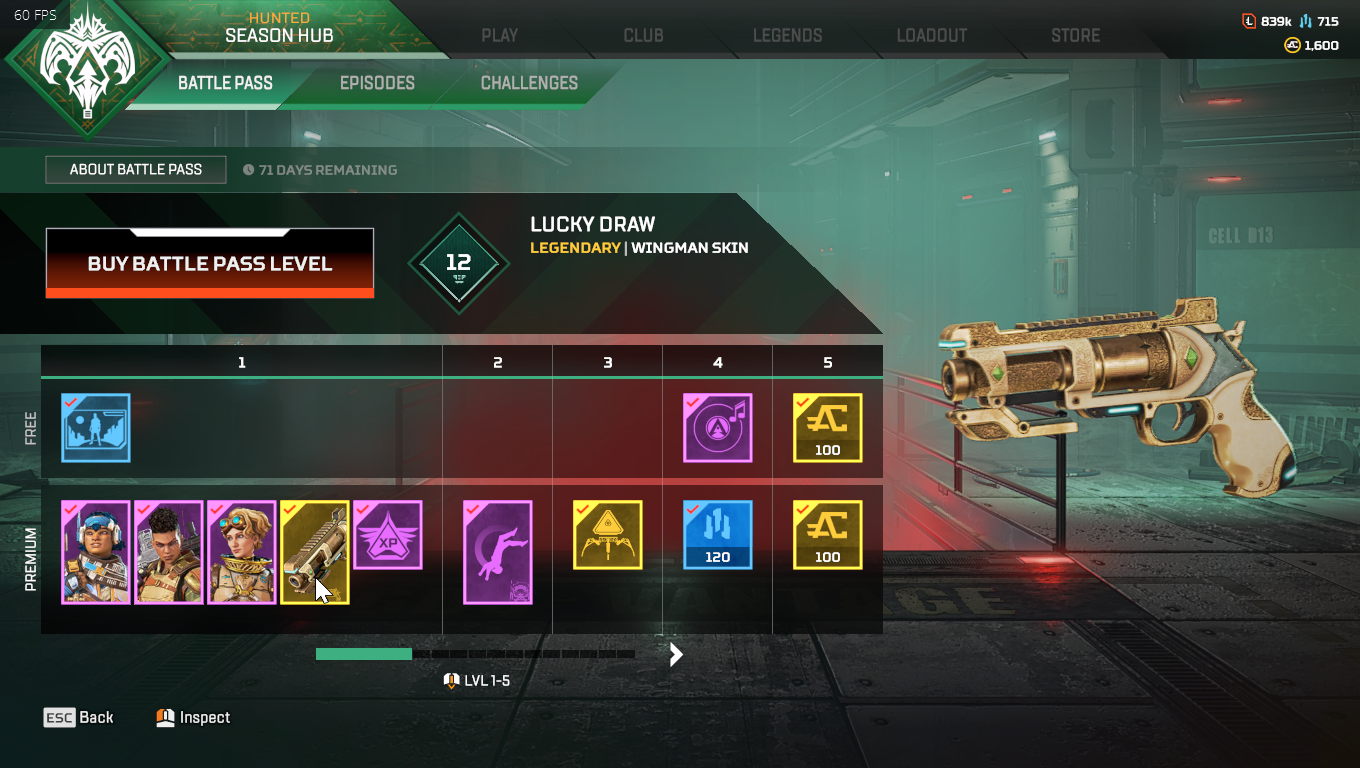Pick the 120 crafting metals reward

(718, 535)
